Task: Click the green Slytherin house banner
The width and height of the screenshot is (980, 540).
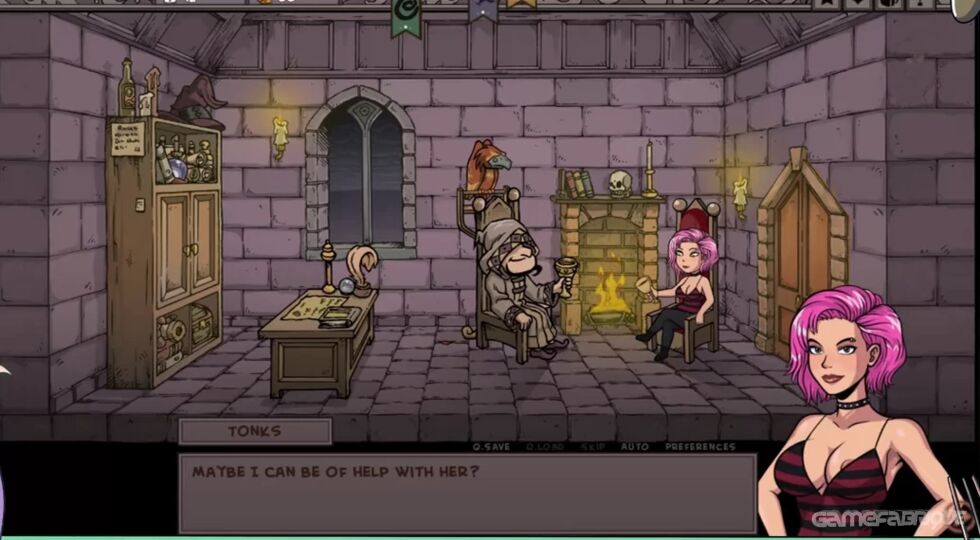Action: coord(405,16)
